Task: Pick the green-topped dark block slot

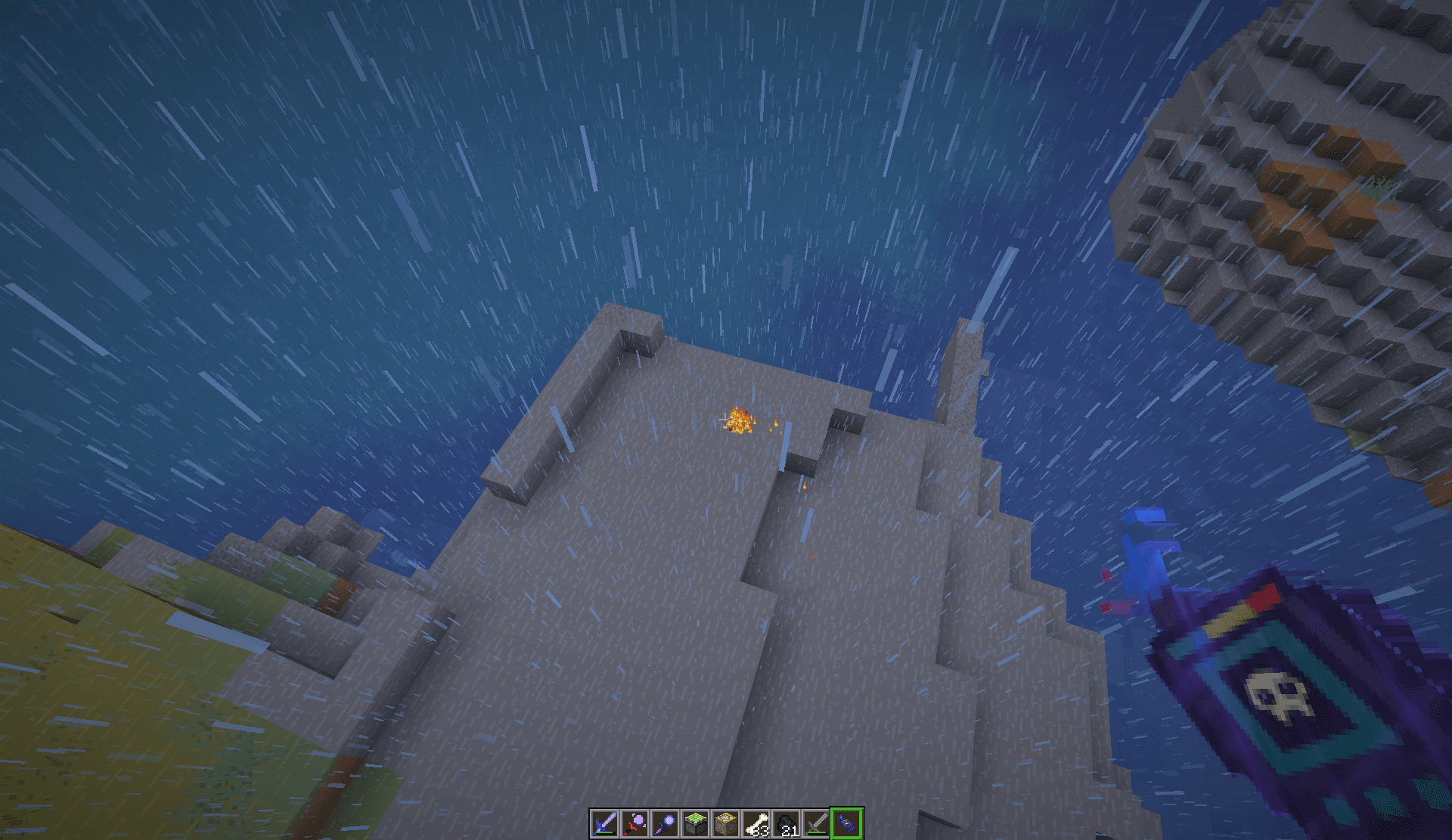Action: (x=695, y=823)
